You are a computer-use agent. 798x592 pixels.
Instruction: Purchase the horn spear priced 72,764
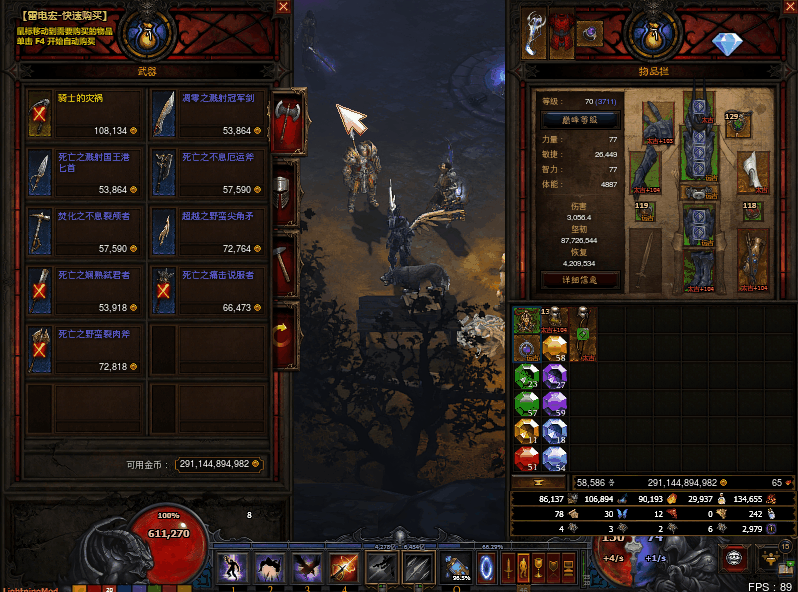[x=208, y=232]
